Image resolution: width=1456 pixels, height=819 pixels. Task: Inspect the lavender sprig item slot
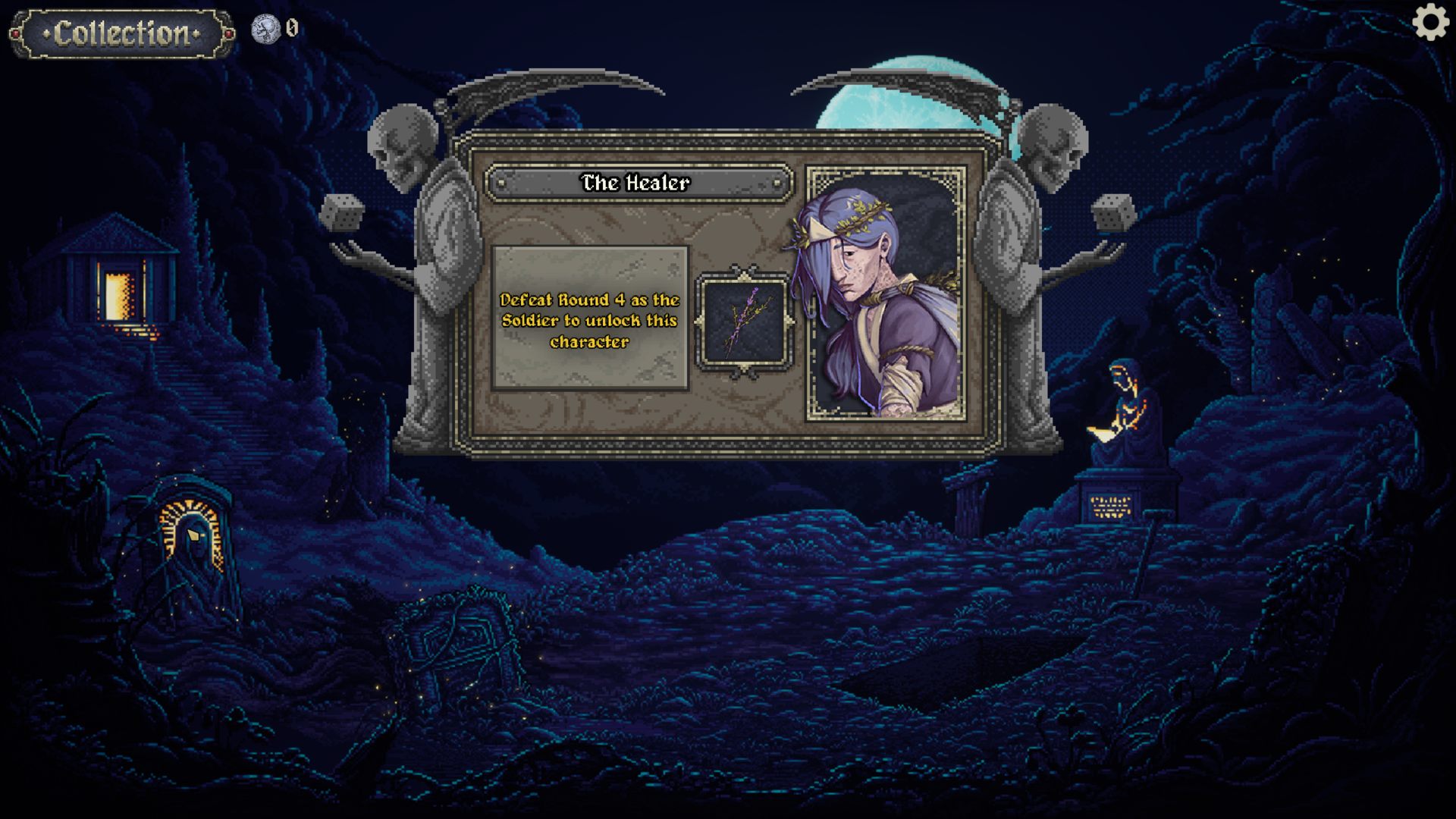(x=744, y=322)
